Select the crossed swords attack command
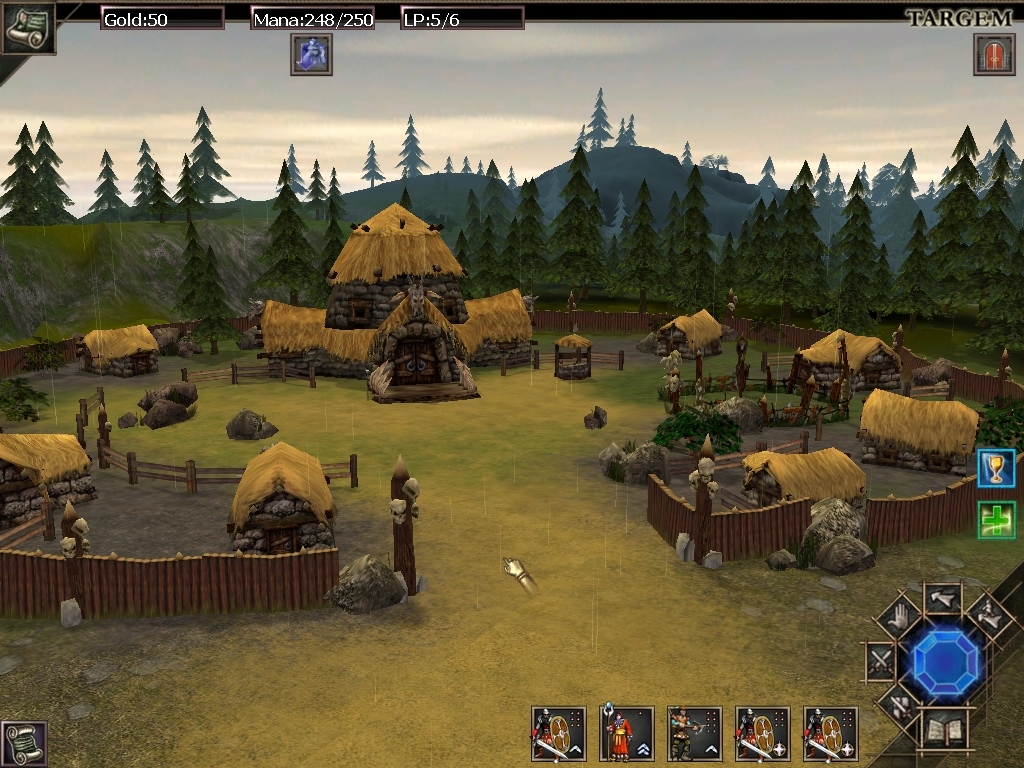The height and width of the screenshot is (768, 1024). coord(881,662)
